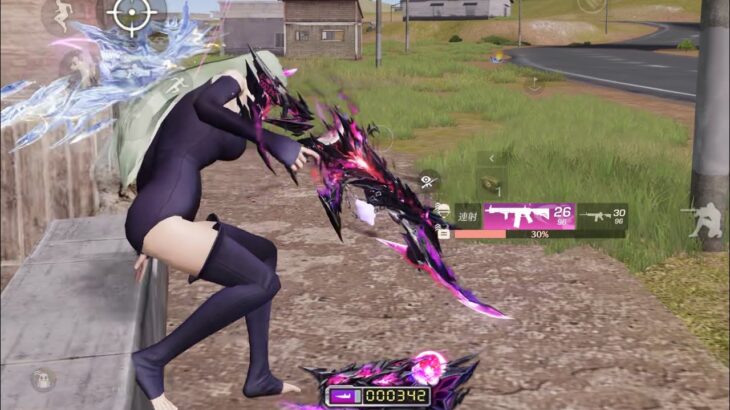This screenshot has height=410, width=730.
Task: Toggle the crossed-out eye icon
Action: point(429,181)
